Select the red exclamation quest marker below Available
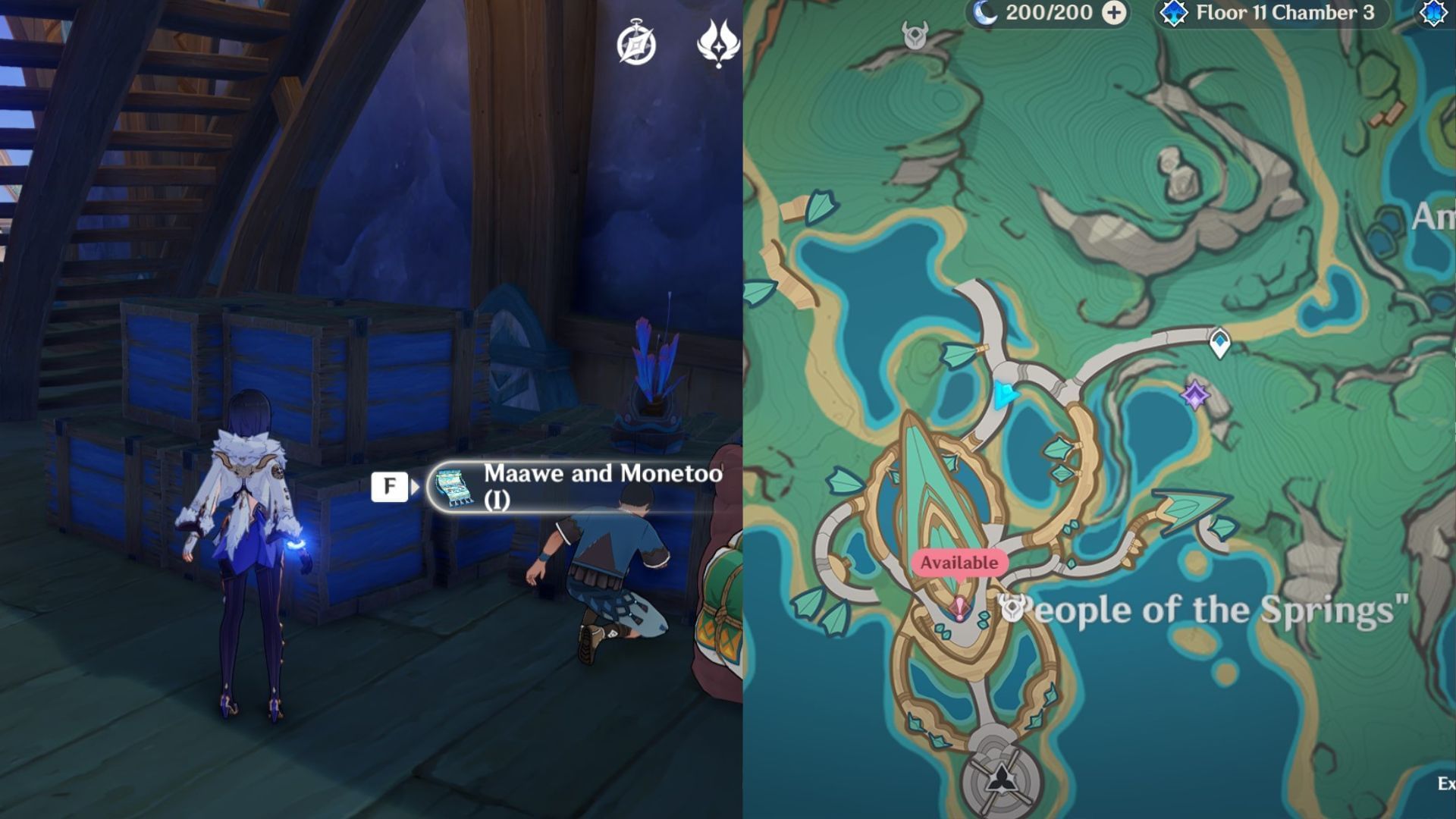Image resolution: width=1456 pixels, height=819 pixels. [x=959, y=606]
